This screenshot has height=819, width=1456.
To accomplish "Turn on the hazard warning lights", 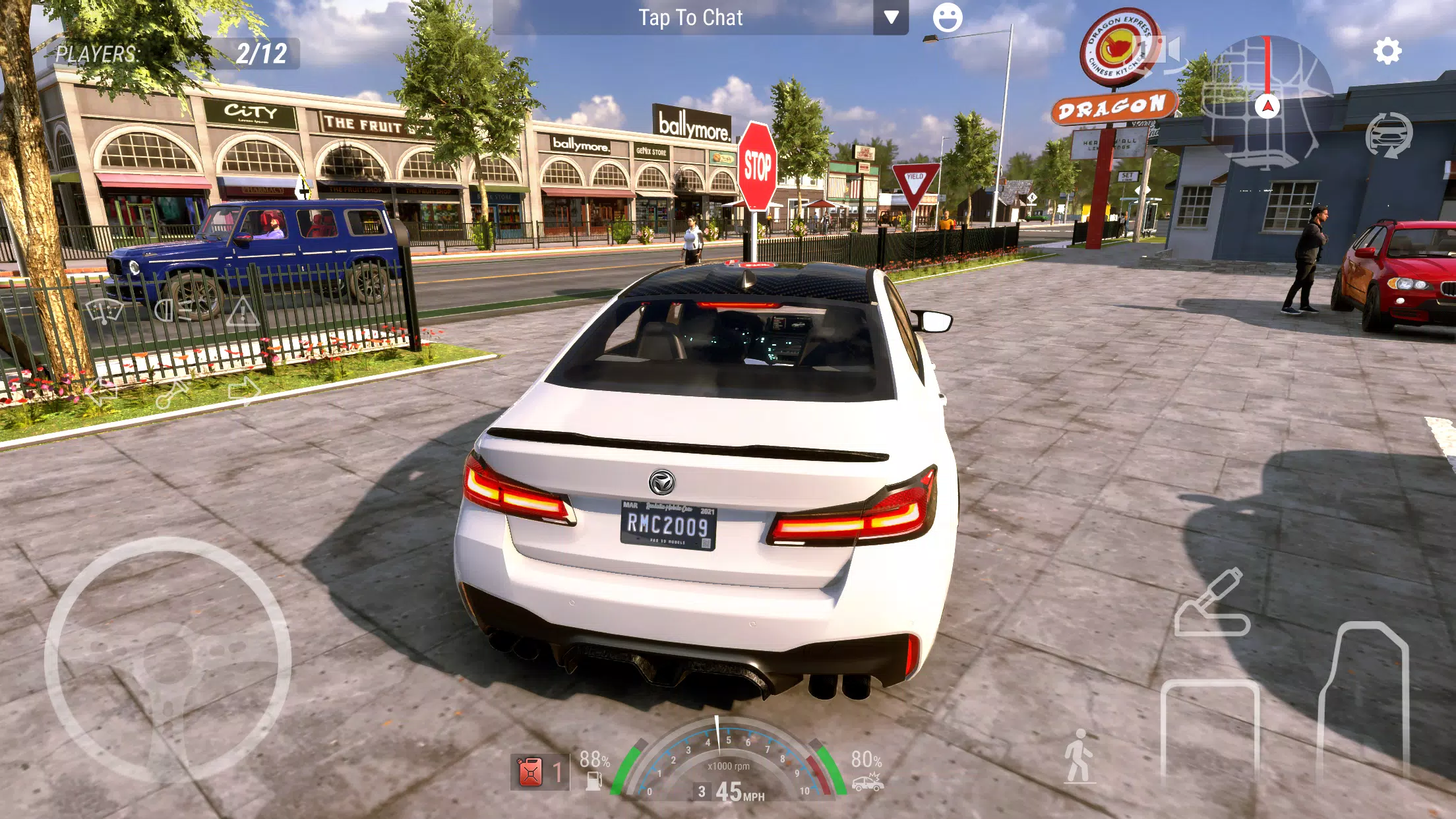I will (x=242, y=311).
